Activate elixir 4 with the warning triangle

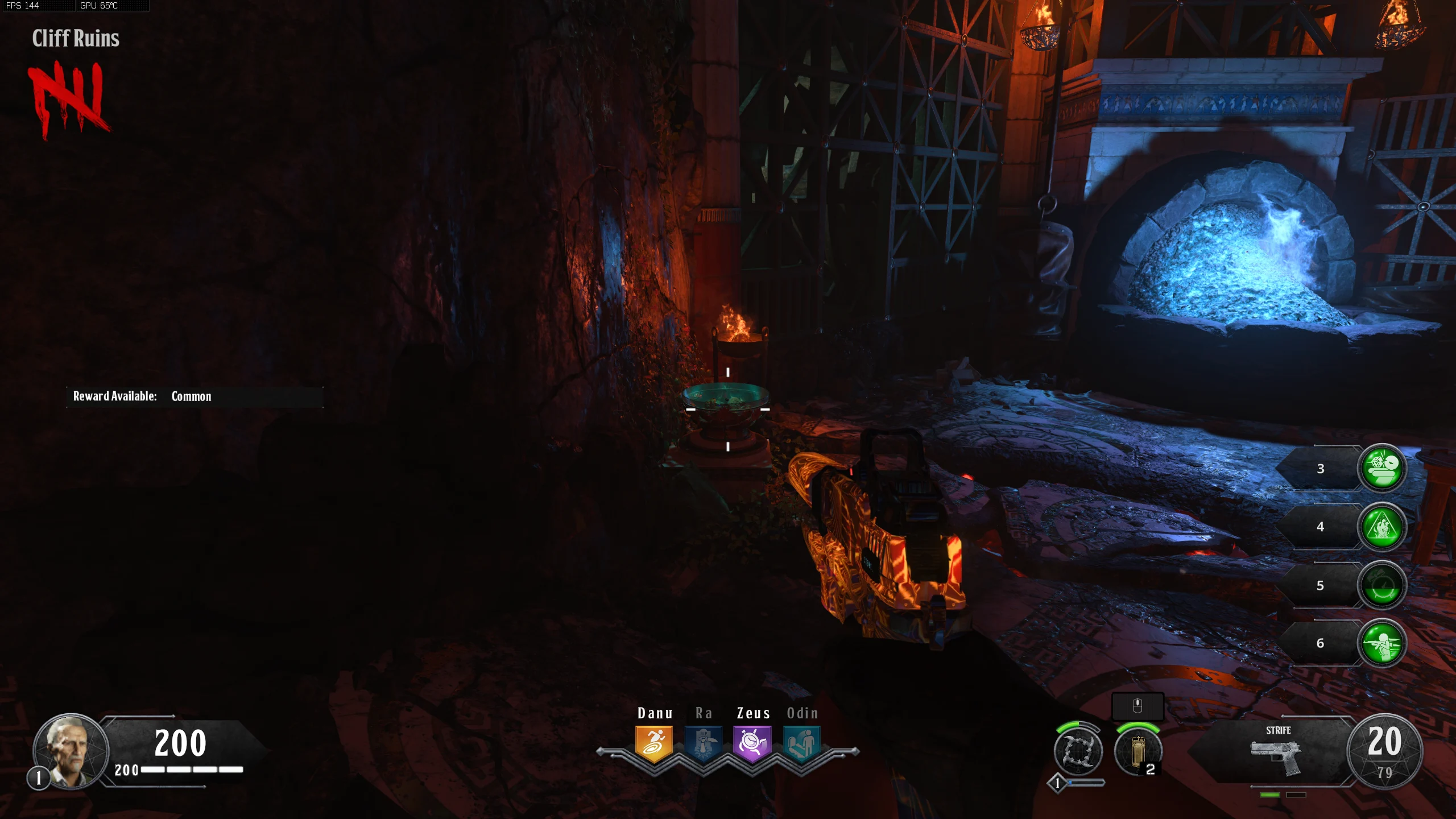pos(1382,527)
